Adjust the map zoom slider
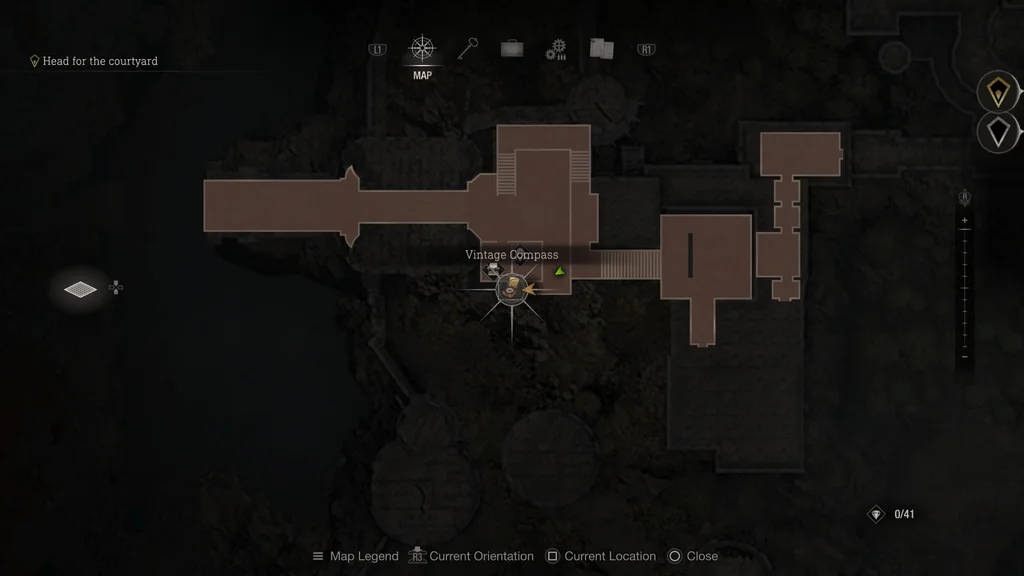The height and width of the screenshot is (576, 1024). coord(964,288)
